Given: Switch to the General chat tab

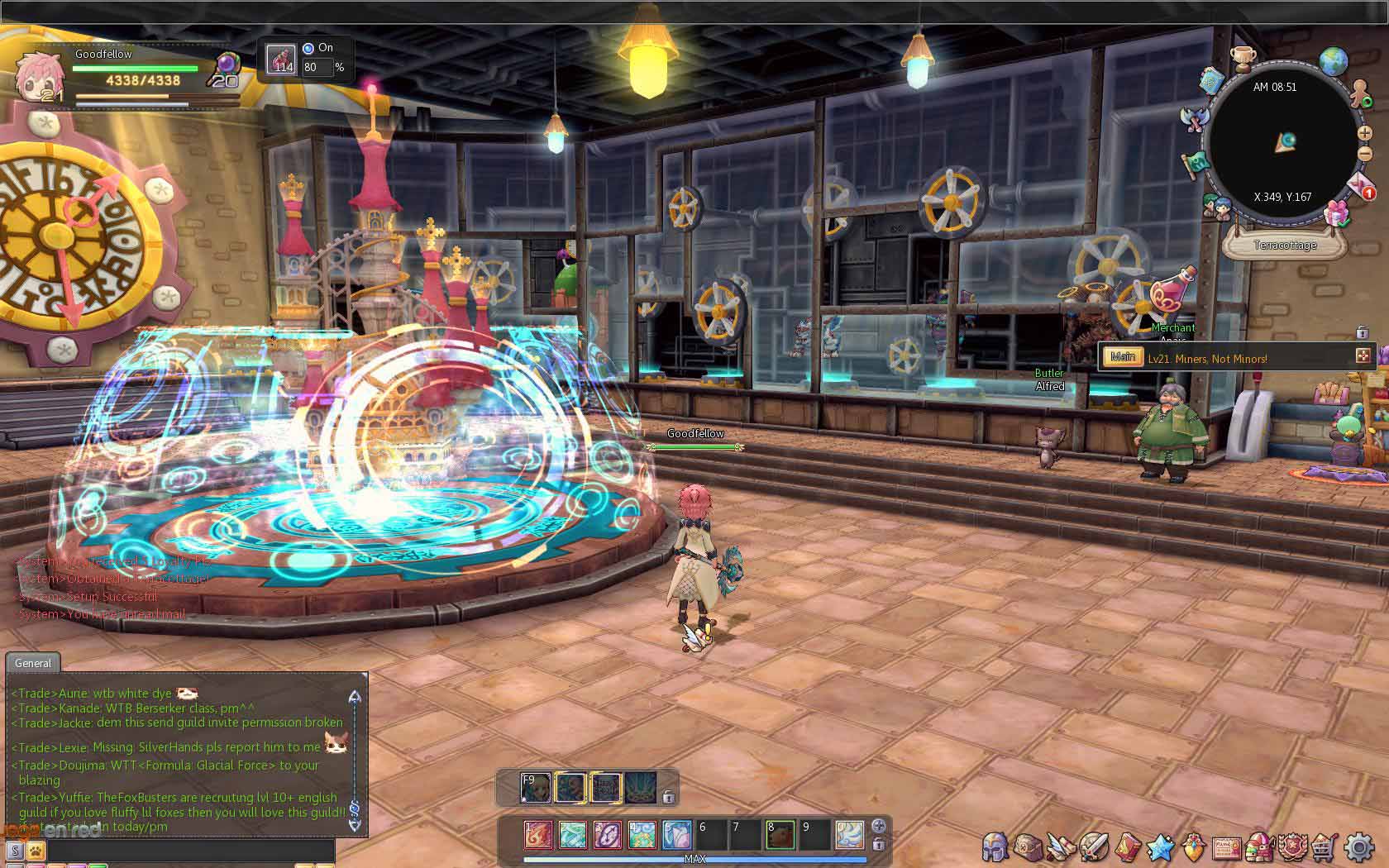Looking at the screenshot, I should click(x=33, y=663).
